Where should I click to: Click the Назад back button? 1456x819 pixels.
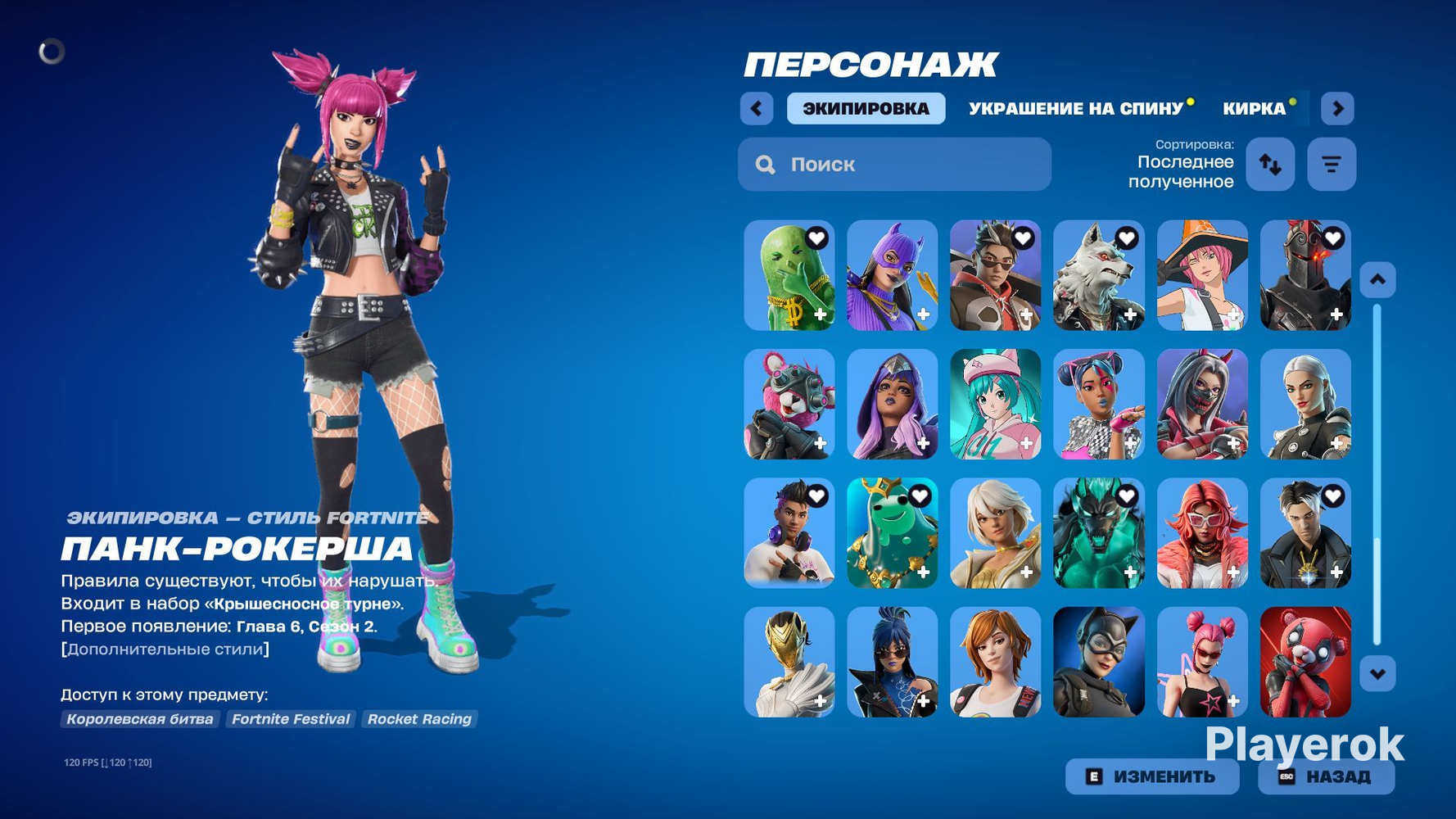pos(1326,776)
